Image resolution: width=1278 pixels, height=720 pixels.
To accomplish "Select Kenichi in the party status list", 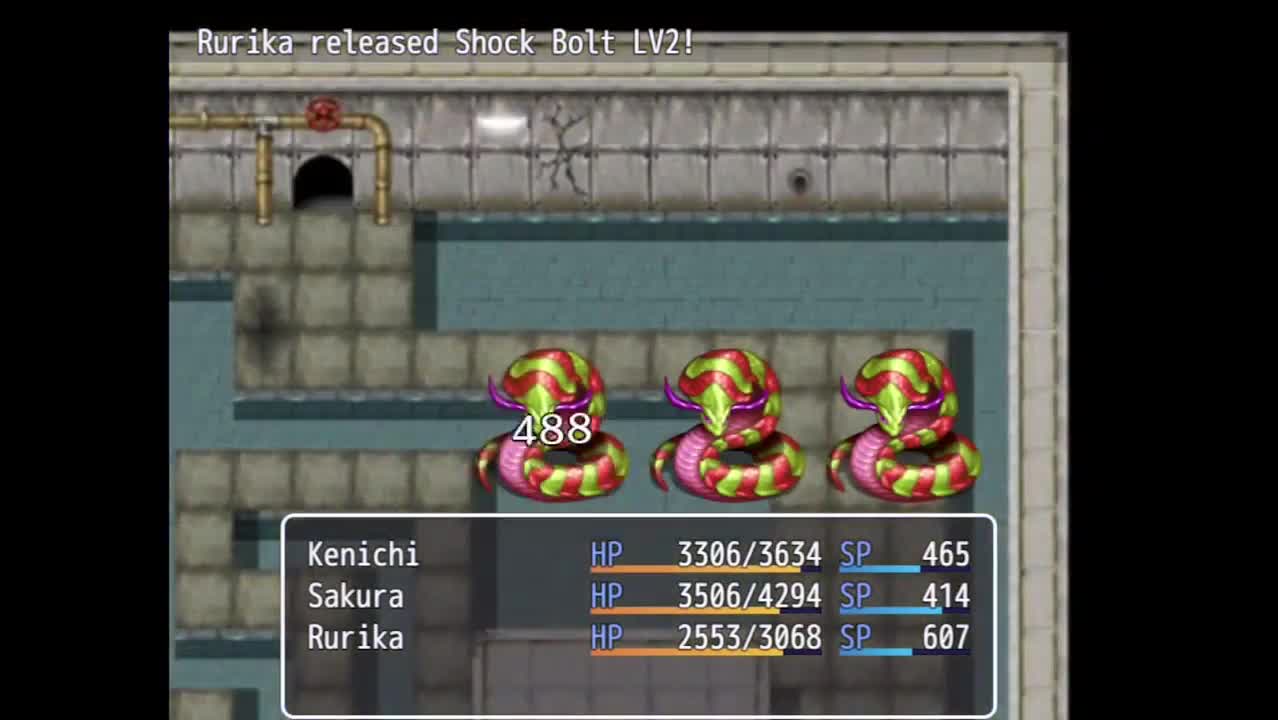I will (x=363, y=555).
